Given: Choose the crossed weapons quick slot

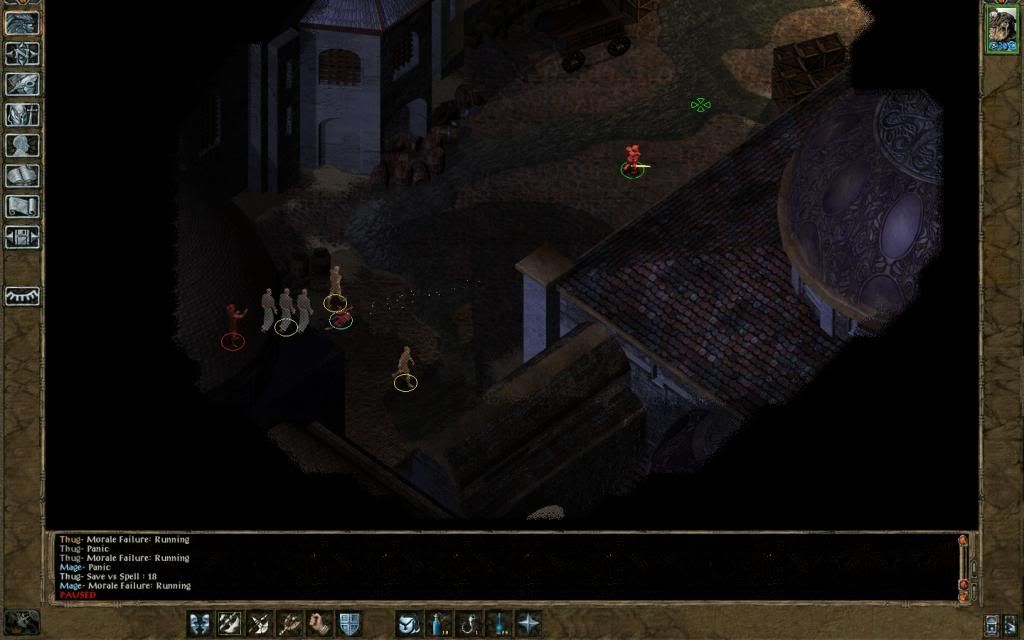Looking at the screenshot, I should 260,623.
